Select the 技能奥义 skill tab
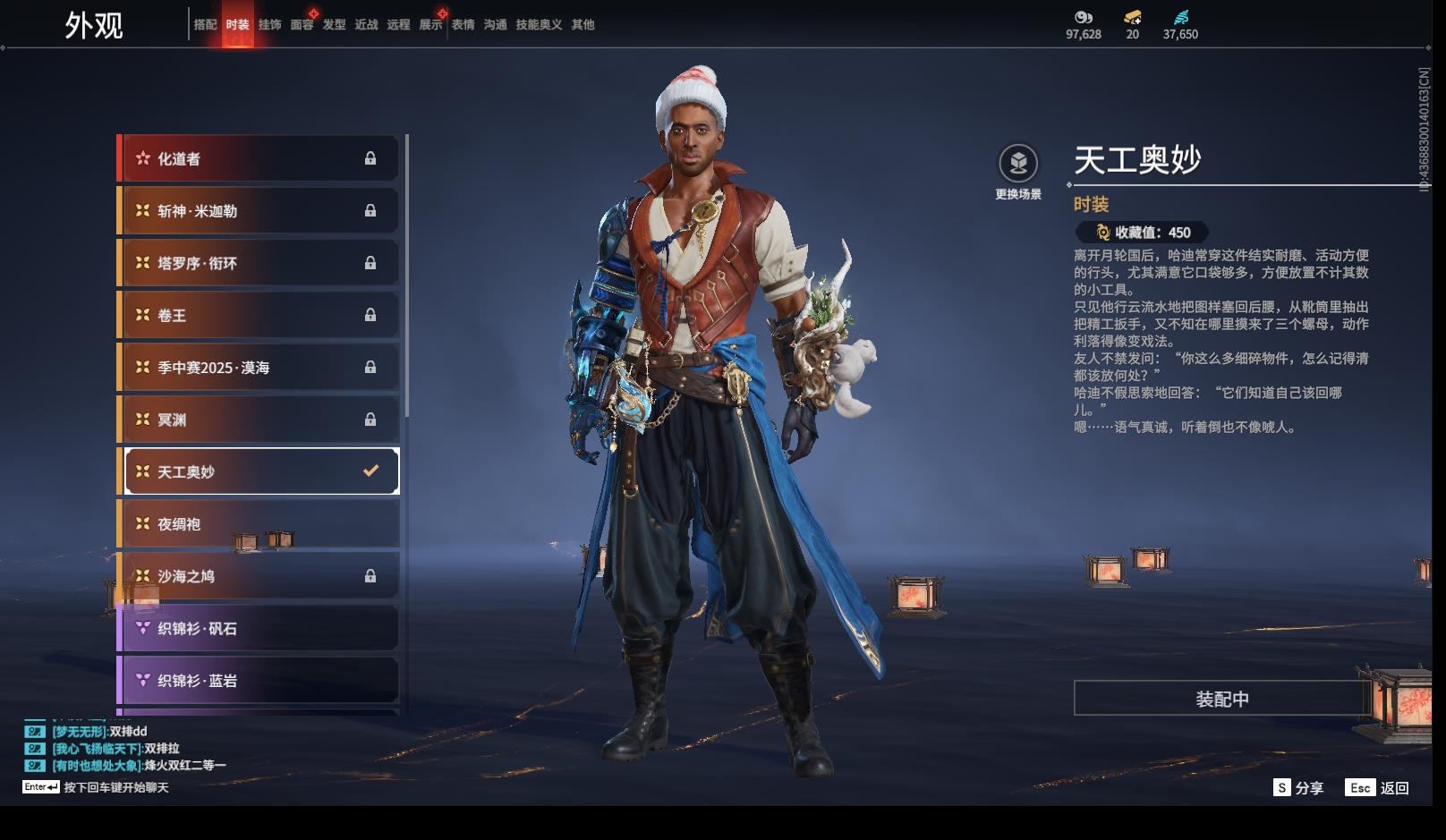The image size is (1446, 840). click(539, 25)
